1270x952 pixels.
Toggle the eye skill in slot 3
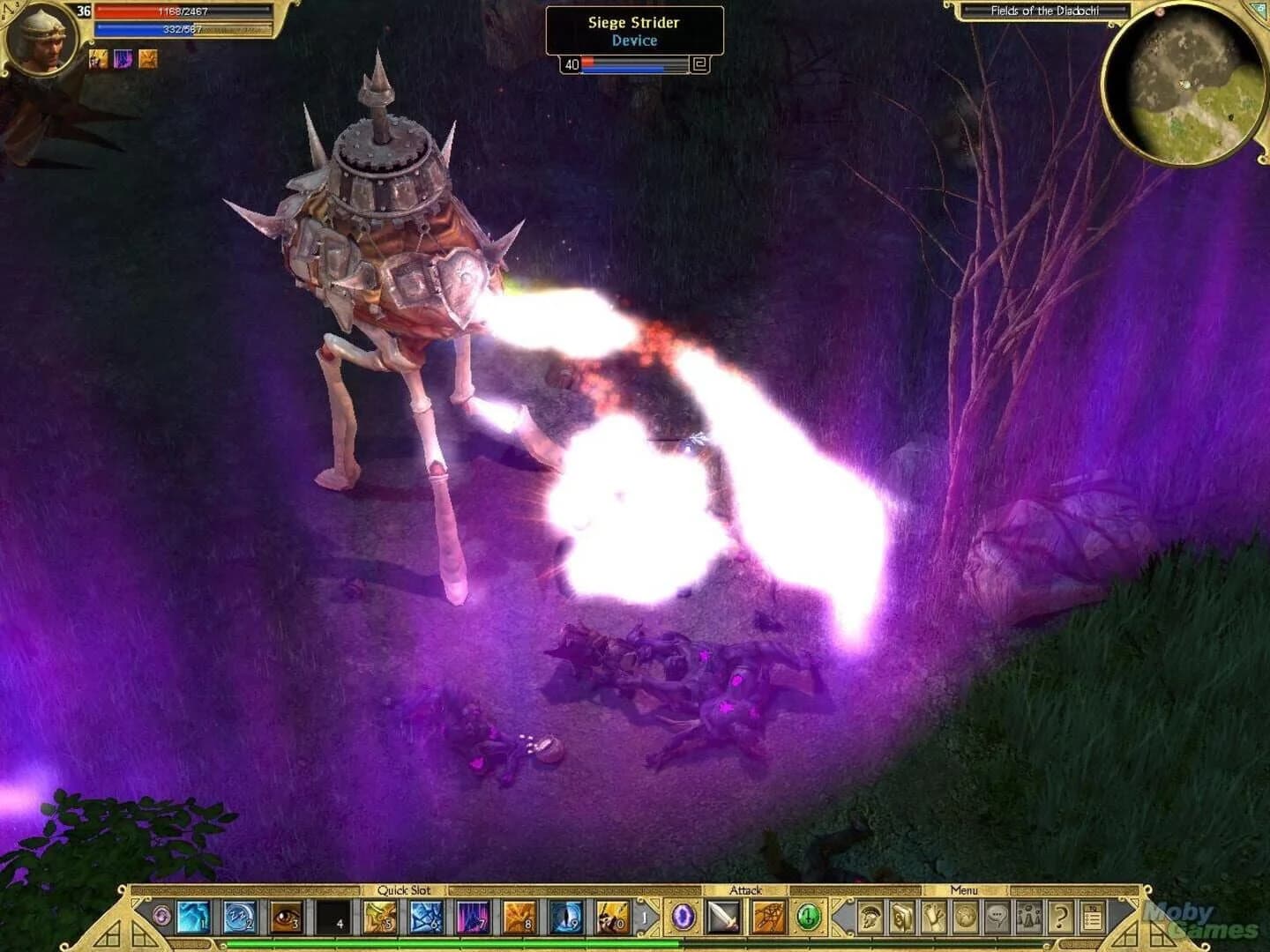click(286, 917)
